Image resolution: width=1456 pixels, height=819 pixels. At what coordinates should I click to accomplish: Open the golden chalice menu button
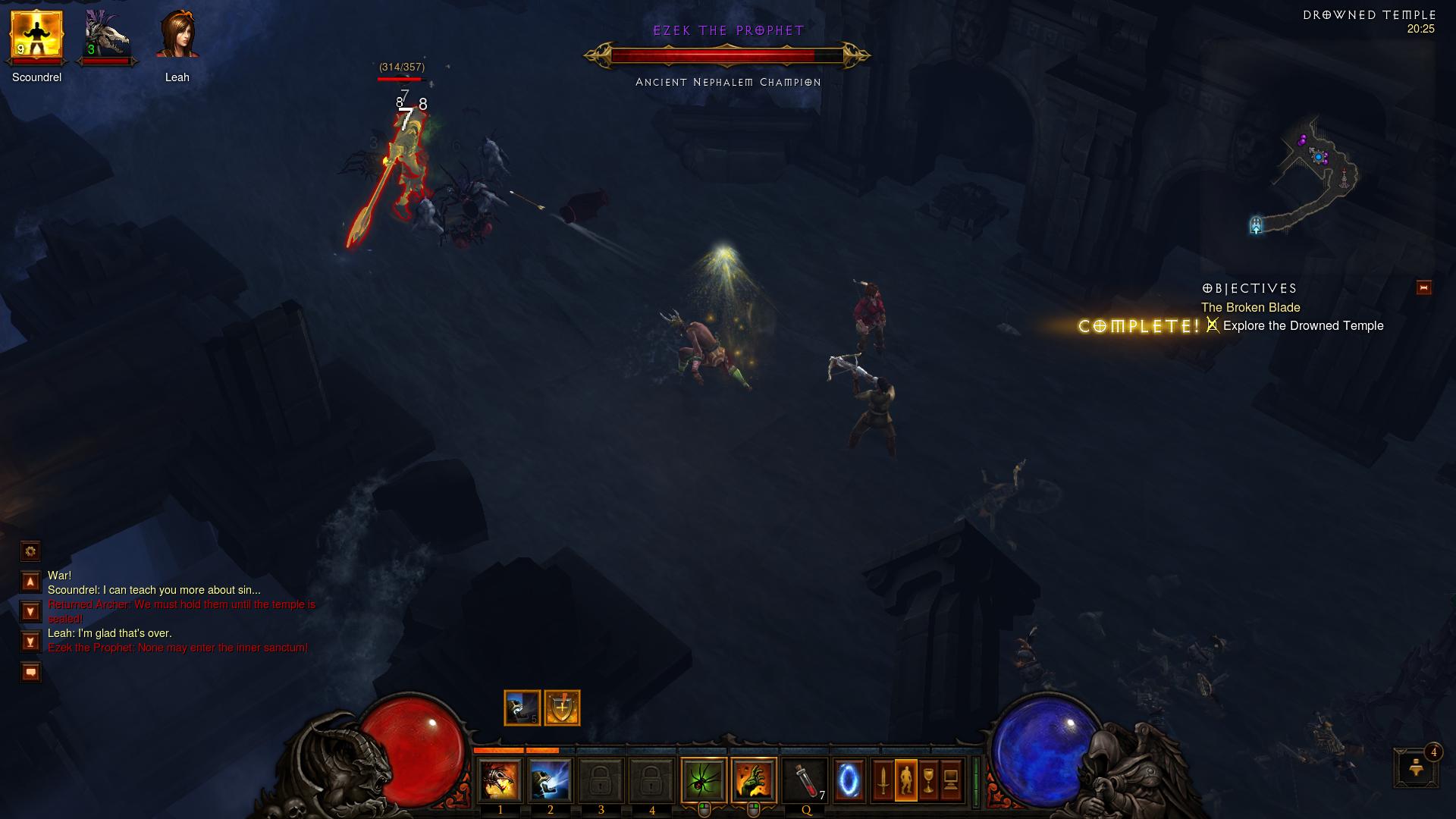928,780
